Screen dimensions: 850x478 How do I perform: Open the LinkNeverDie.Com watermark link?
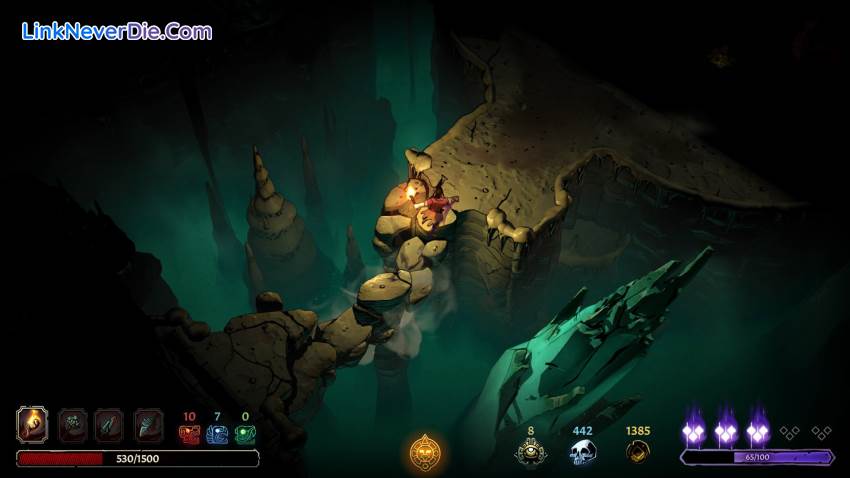(117, 31)
